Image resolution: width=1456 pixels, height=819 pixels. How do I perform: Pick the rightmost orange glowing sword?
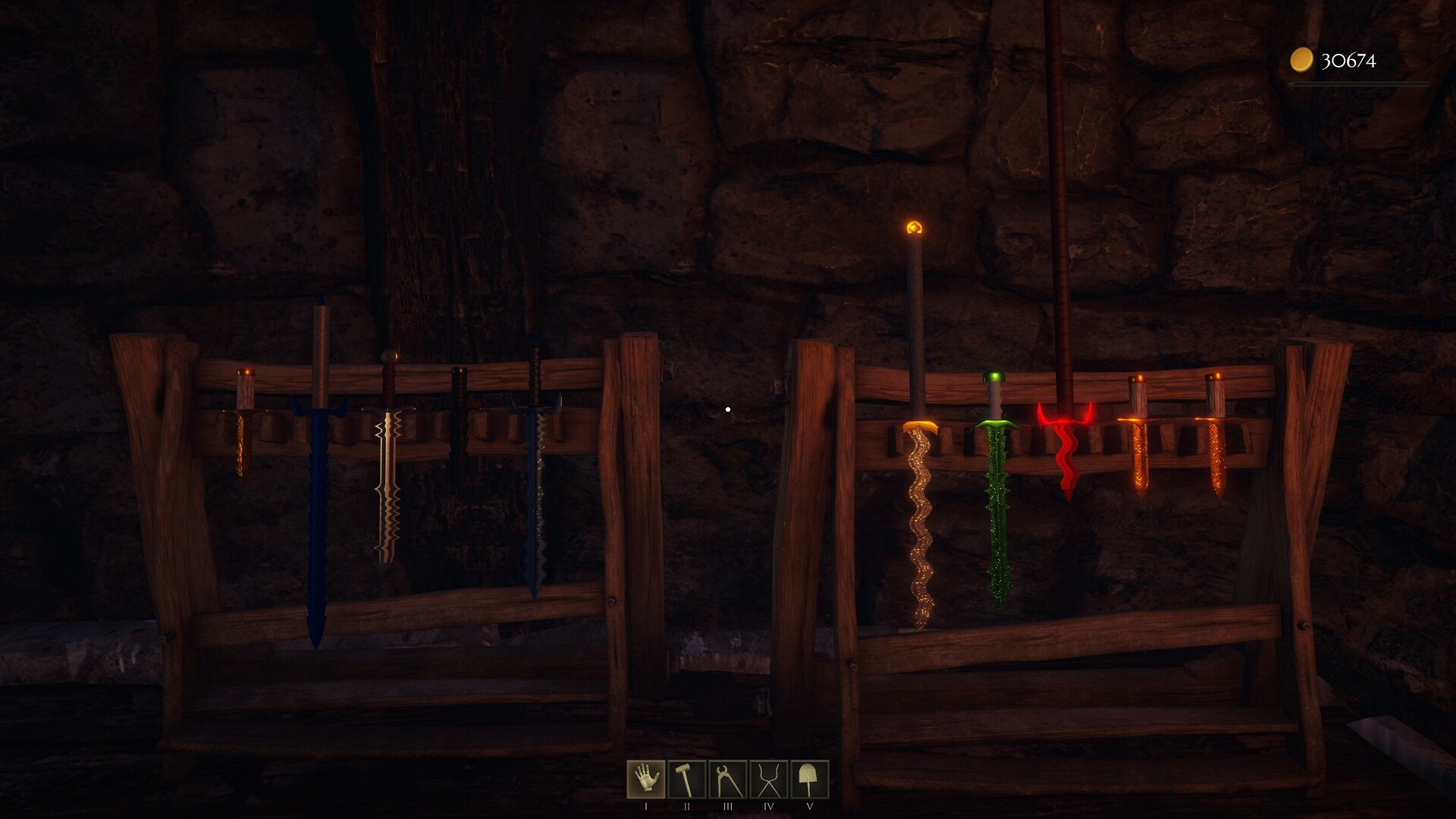coord(1217,455)
